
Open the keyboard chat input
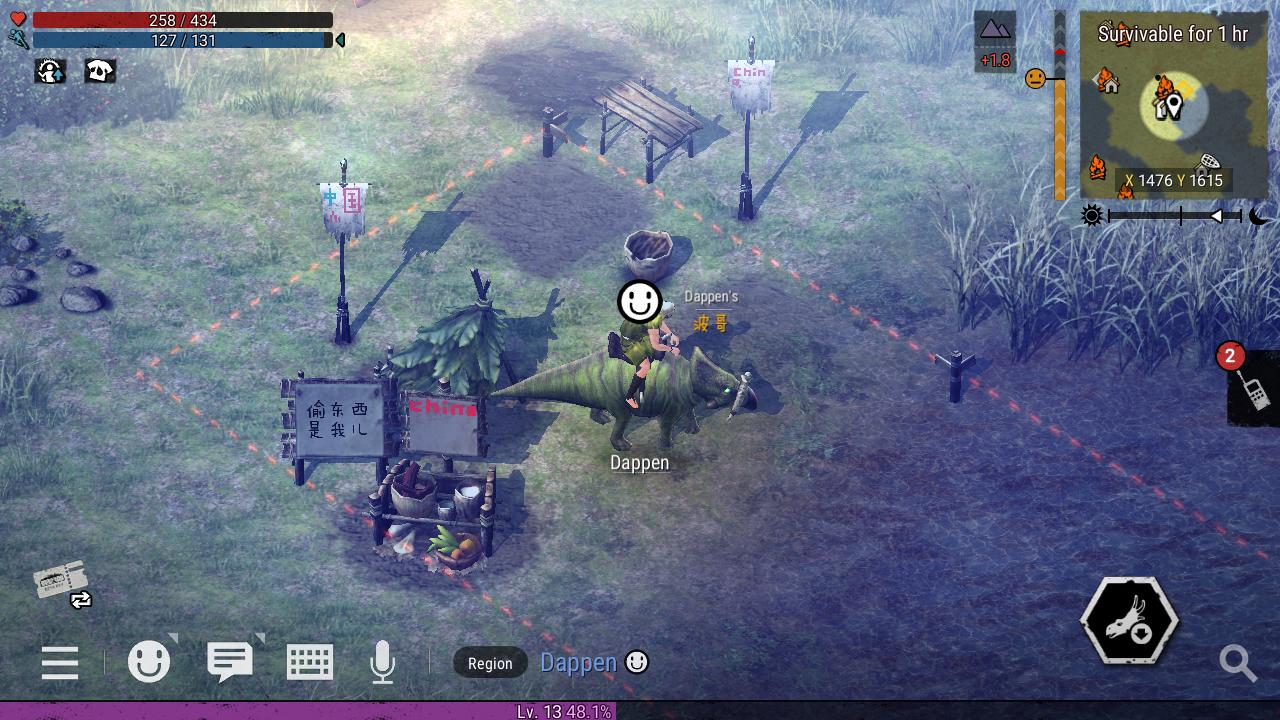(309, 662)
